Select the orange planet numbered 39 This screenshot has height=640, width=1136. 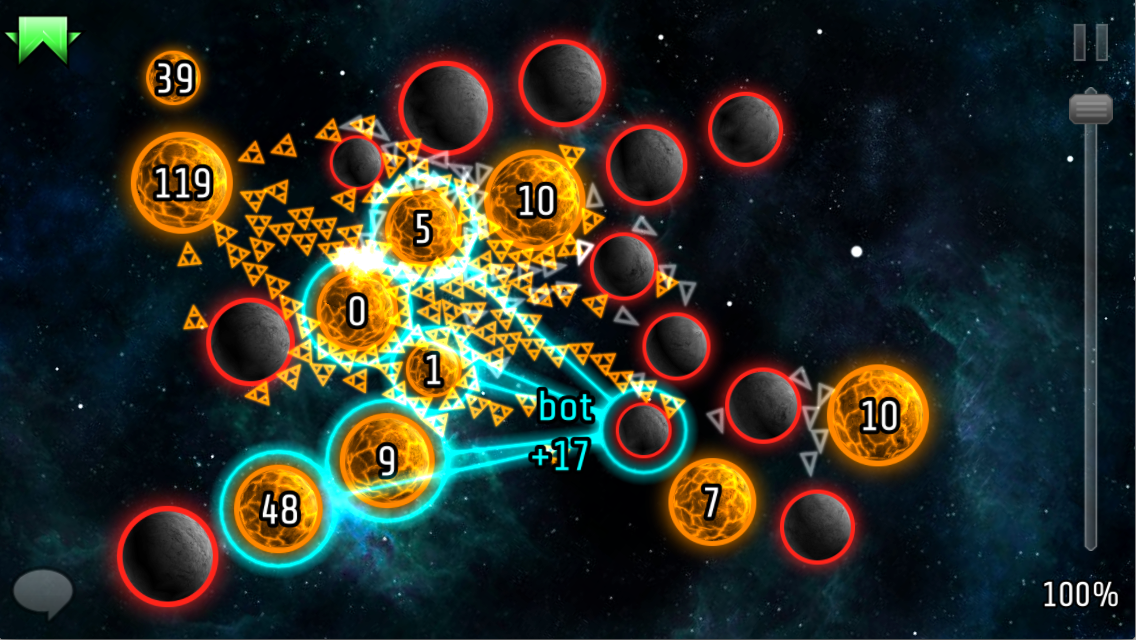(x=174, y=78)
